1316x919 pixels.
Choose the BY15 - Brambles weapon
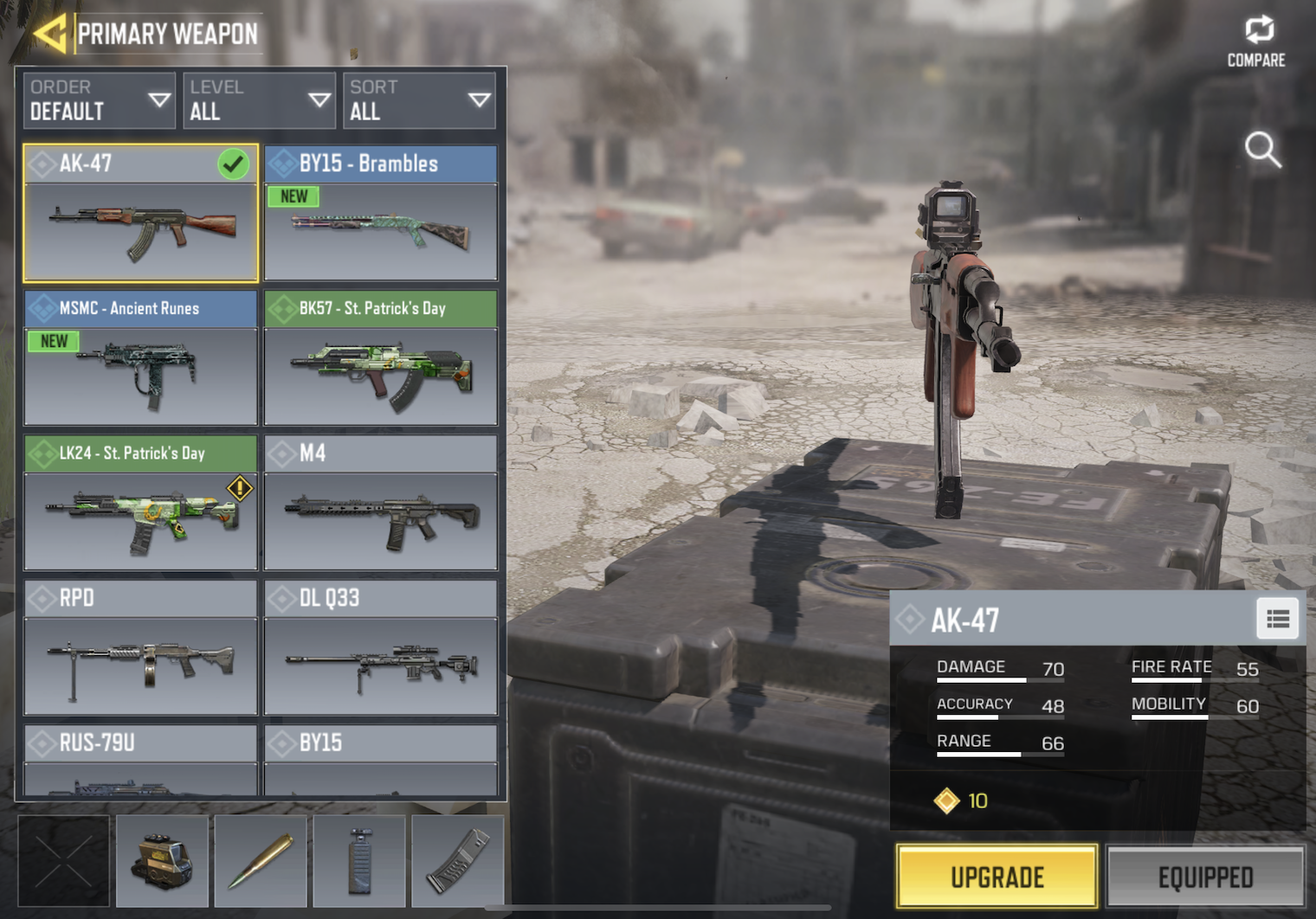(x=381, y=214)
